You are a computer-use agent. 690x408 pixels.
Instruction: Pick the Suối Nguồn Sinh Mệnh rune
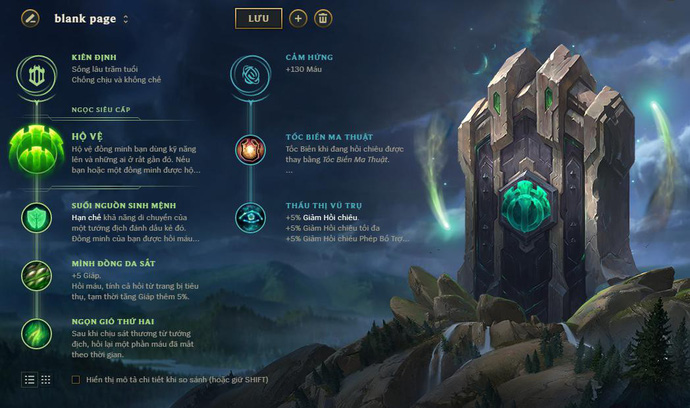pos(37,218)
